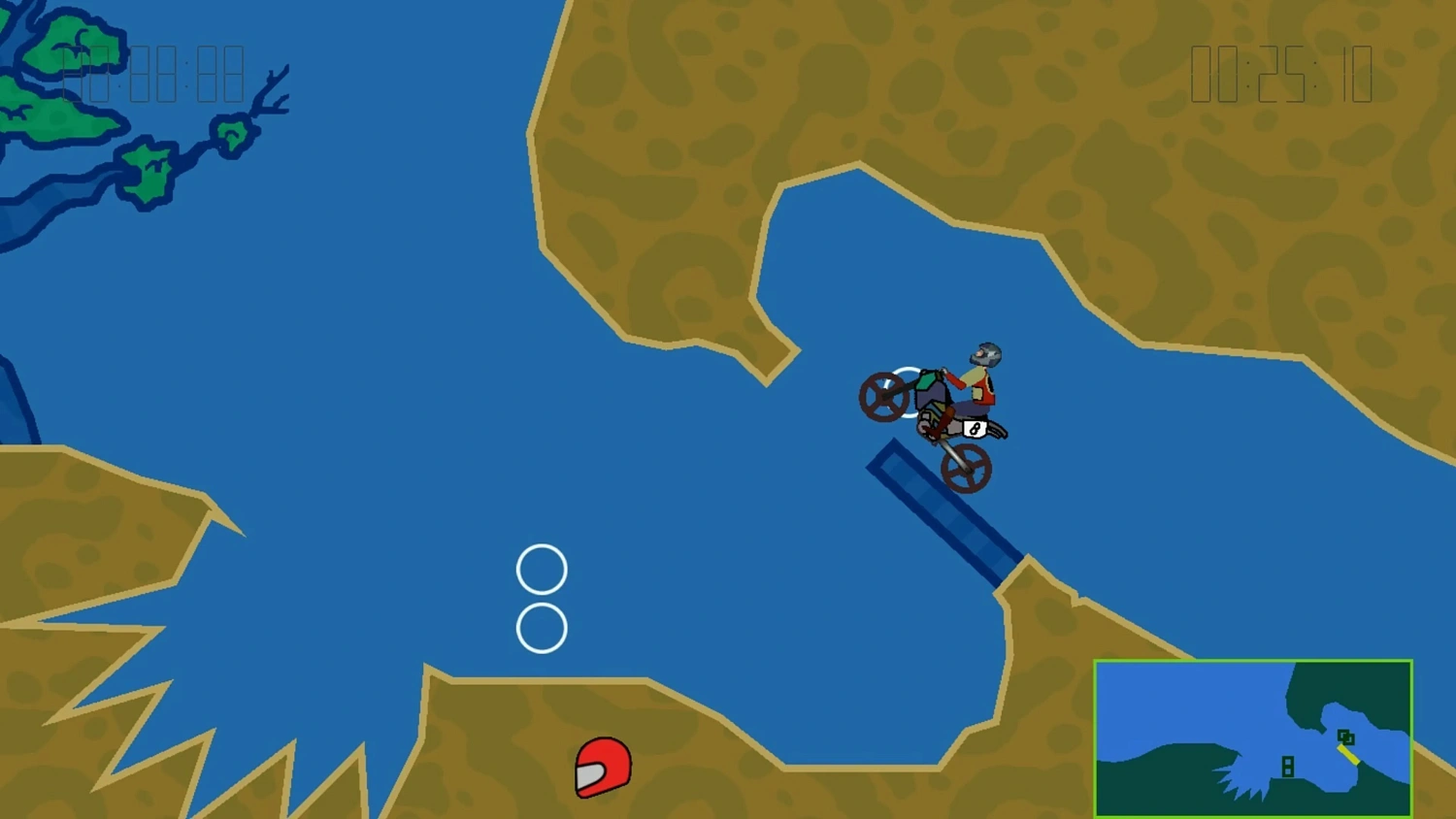Click the player marker on the minimap
1456x819 pixels.
point(1346,736)
